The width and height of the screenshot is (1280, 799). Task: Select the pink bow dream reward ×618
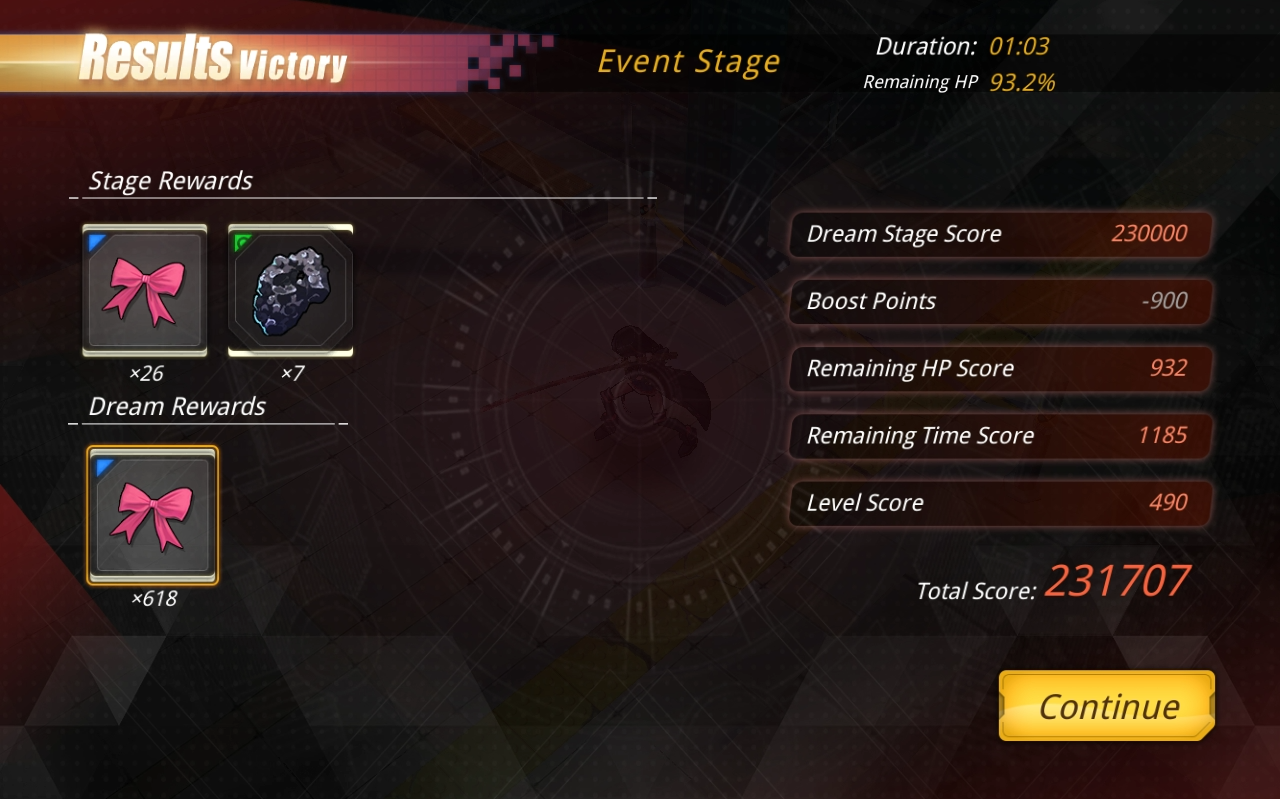152,515
